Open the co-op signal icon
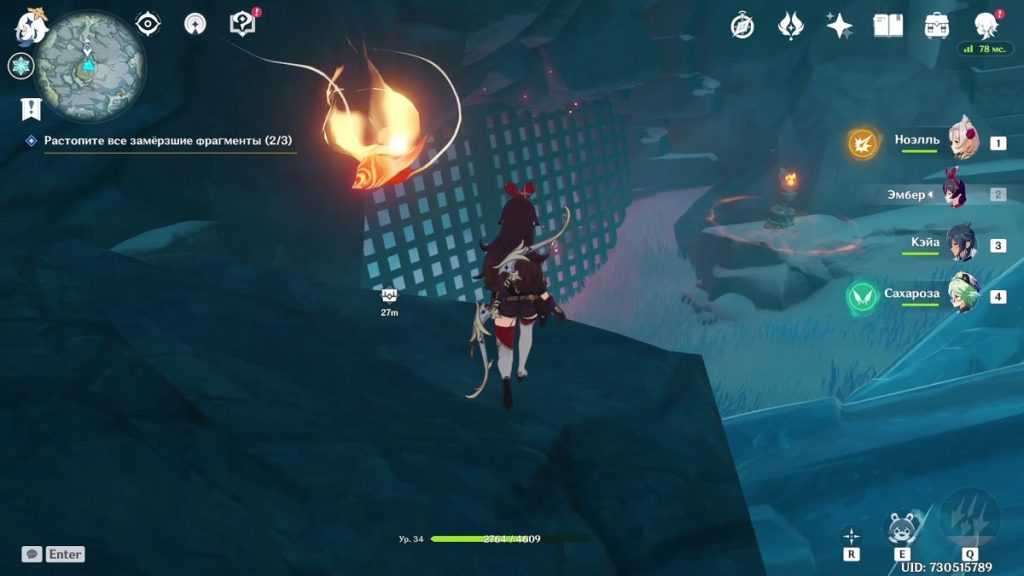This screenshot has width=1024, height=576. pos(195,24)
